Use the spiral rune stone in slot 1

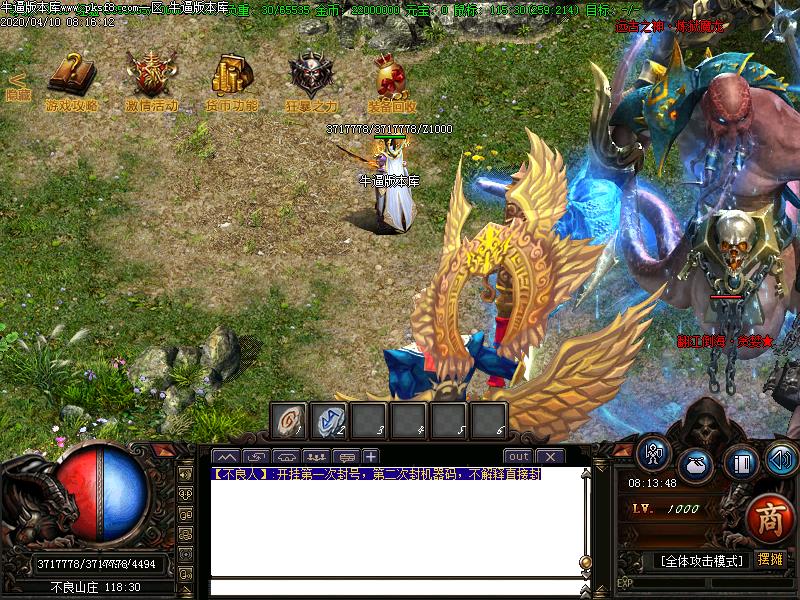click(290, 421)
